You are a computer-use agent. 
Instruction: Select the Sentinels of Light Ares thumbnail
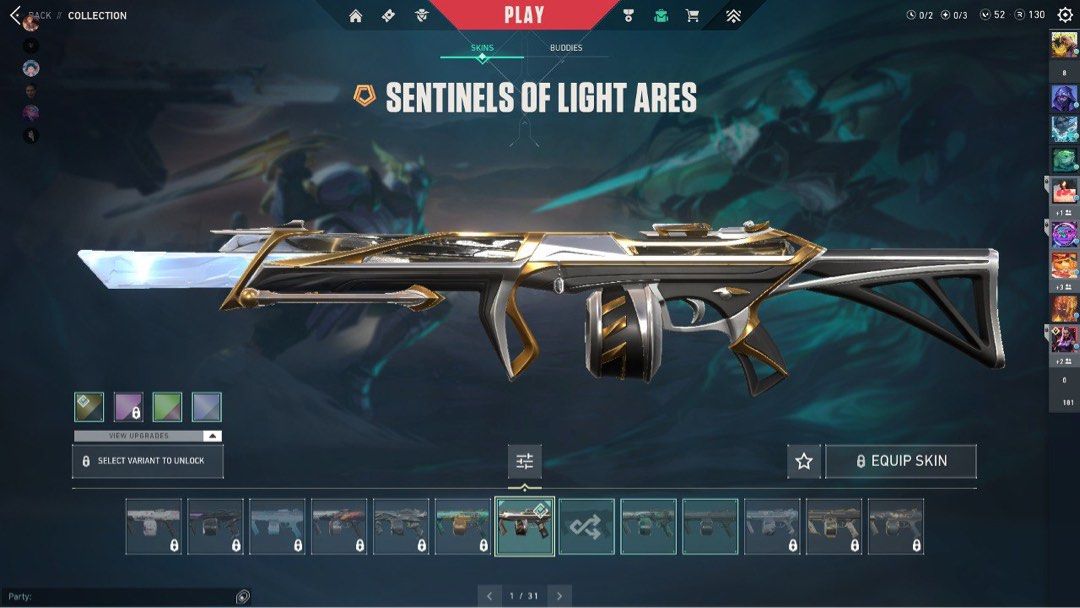coord(524,527)
